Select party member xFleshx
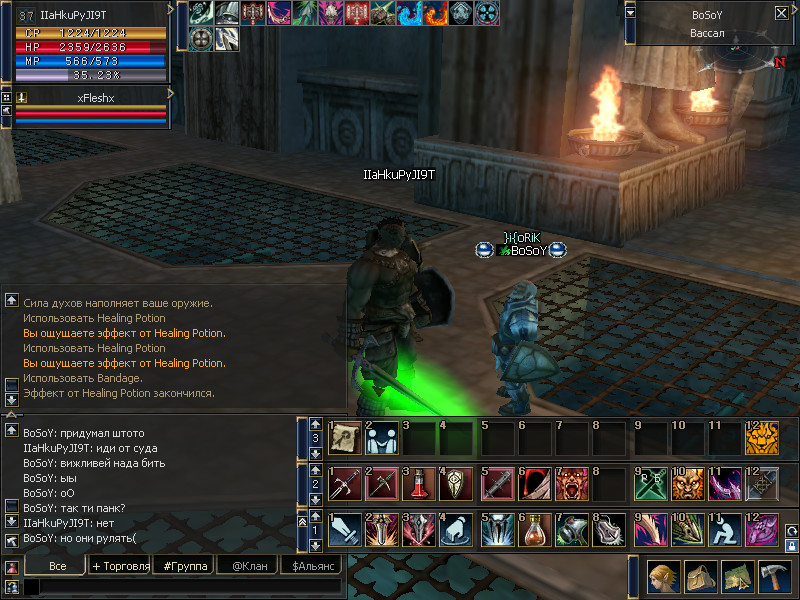The width and height of the screenshot is (800, 600). (95, 98)
